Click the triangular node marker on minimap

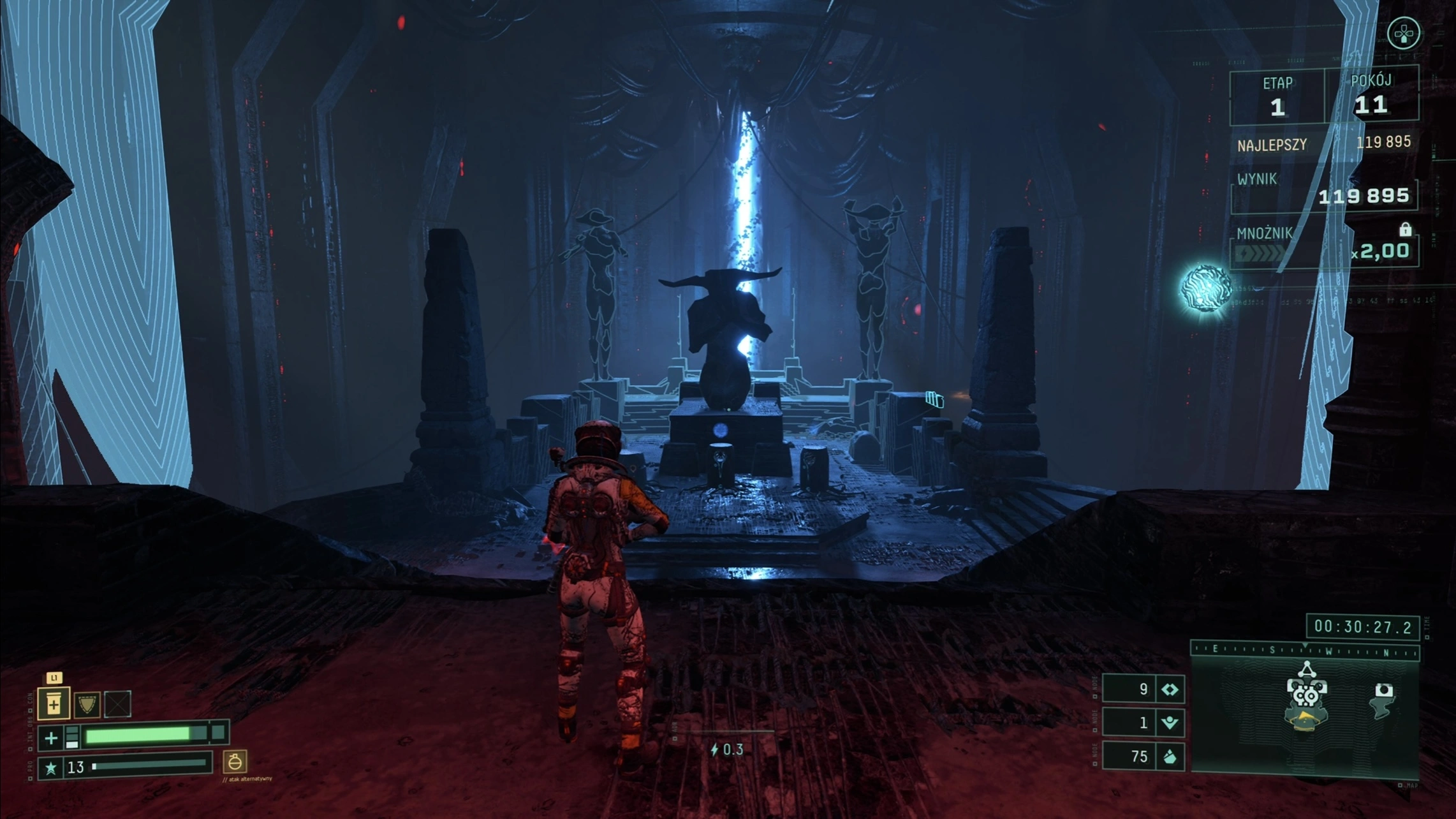tap(1307, 670)
